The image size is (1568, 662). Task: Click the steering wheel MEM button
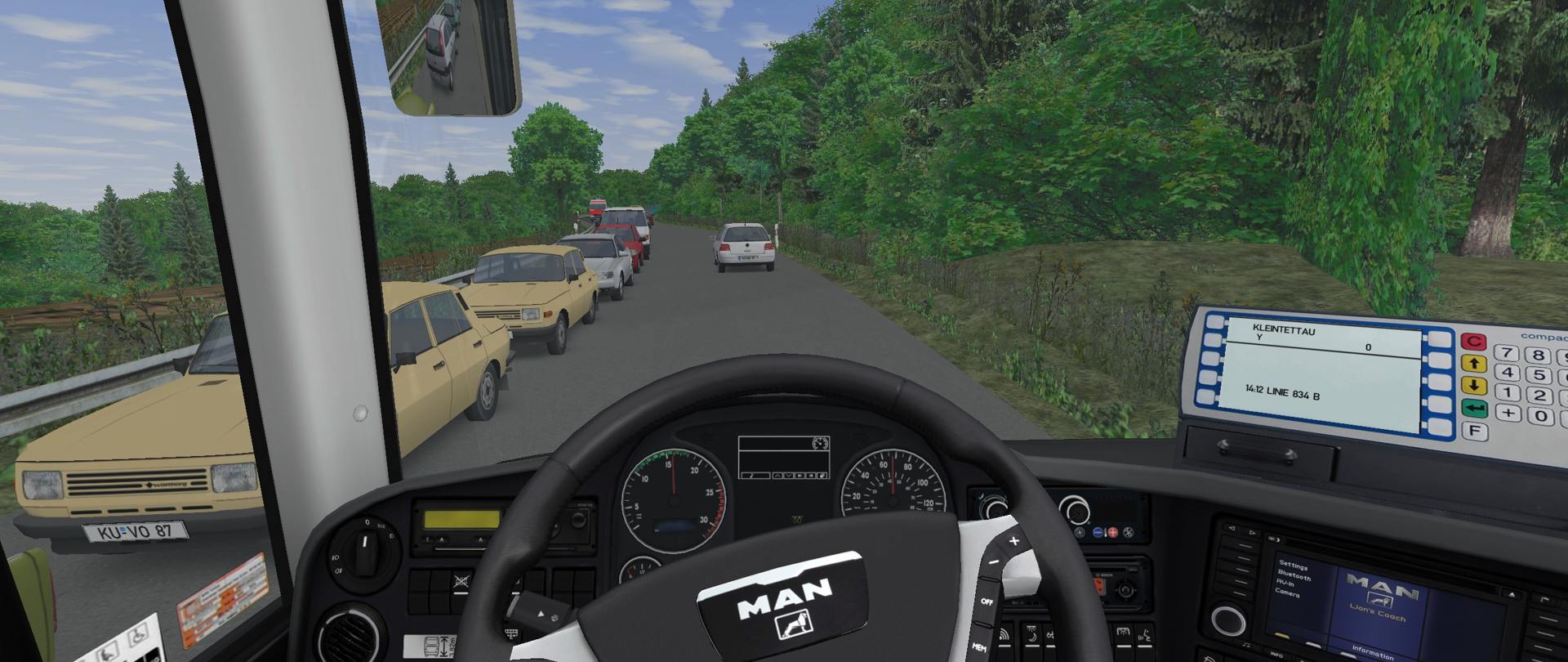click(979, 648)
